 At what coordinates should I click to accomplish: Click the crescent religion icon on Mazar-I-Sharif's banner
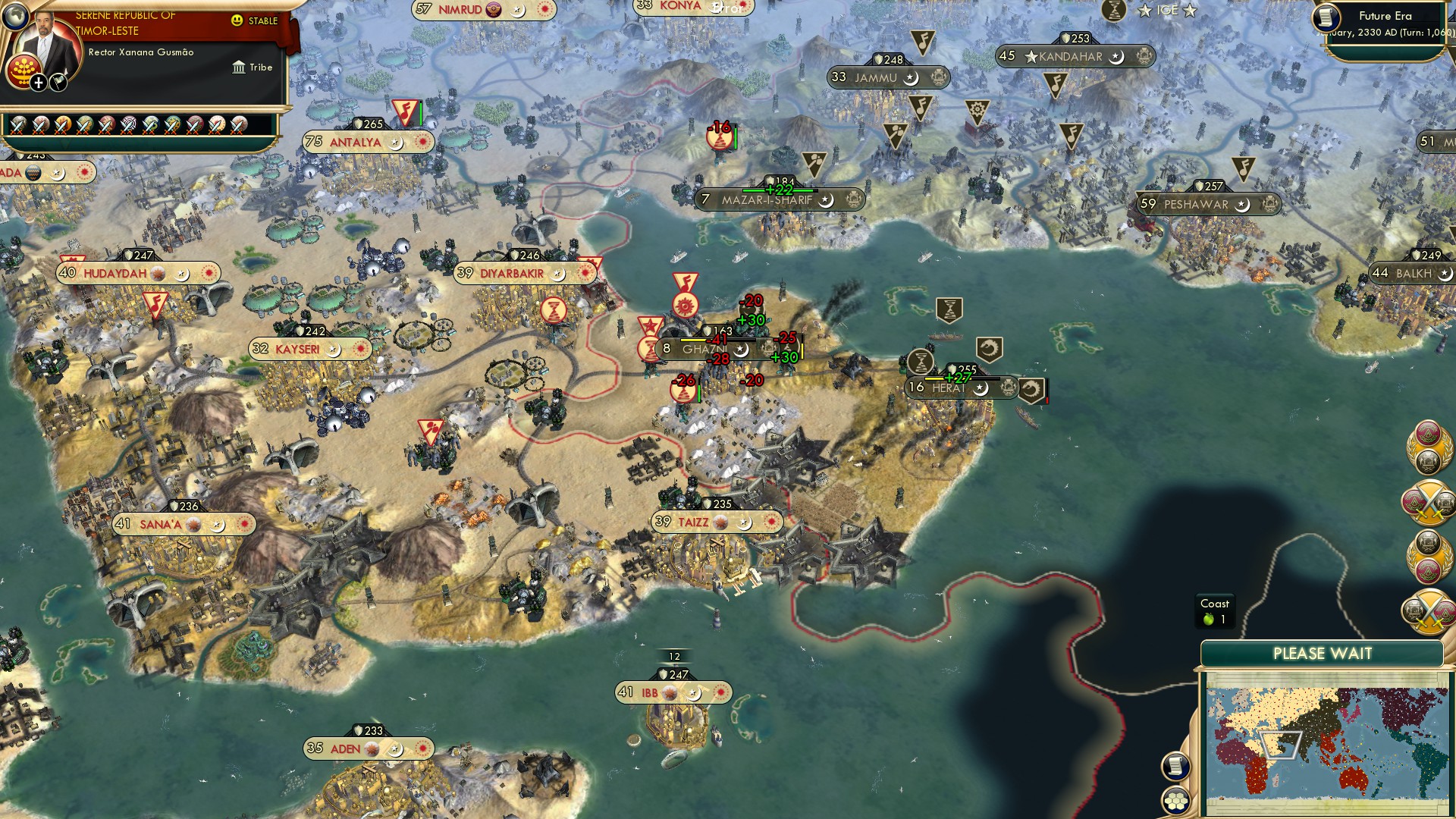(827, 202)
